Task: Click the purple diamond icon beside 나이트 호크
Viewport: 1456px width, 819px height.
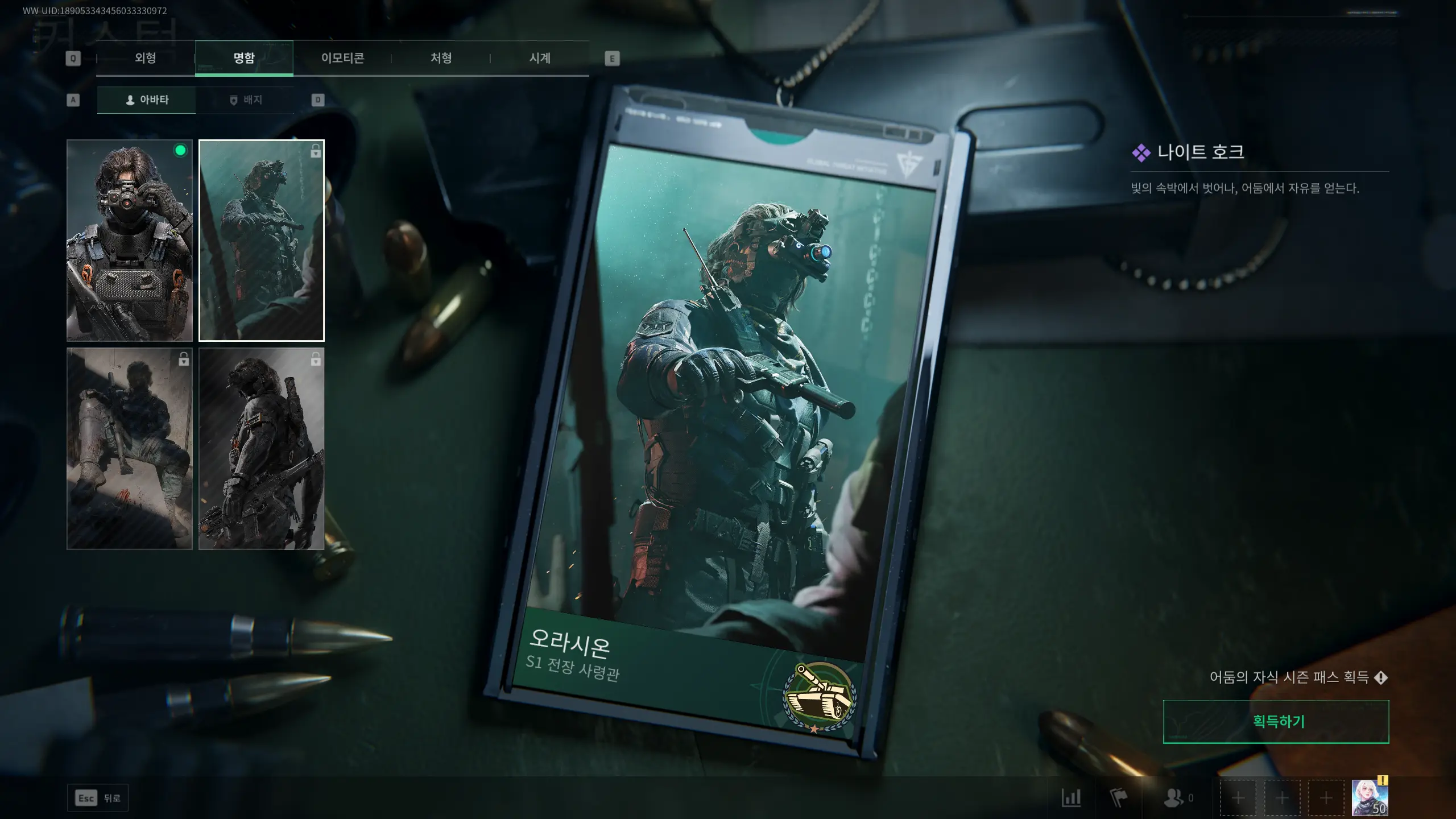Action: tap(1140, 153)
